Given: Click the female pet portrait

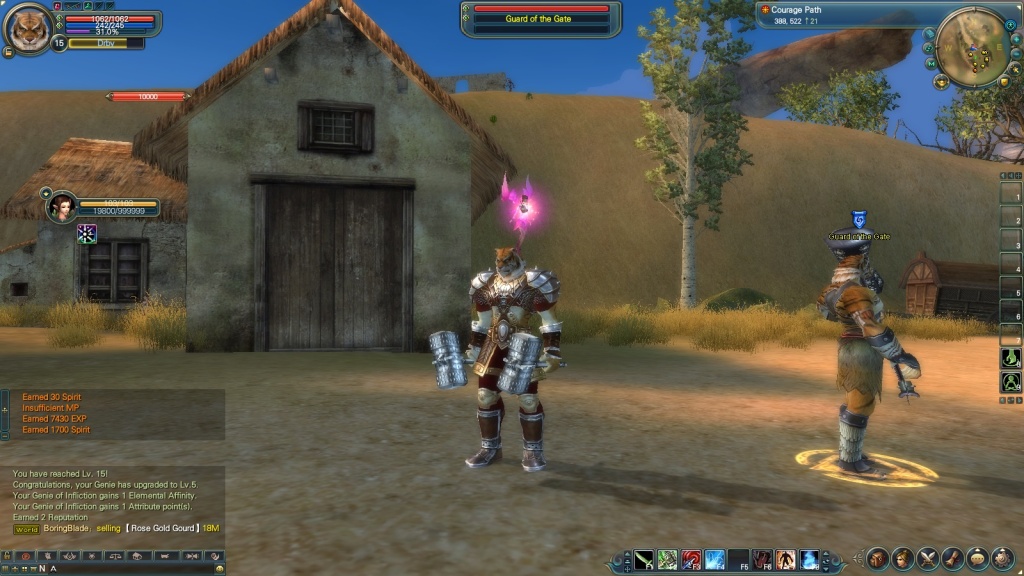Looking at the screenshot, I should tap(62, 206).
